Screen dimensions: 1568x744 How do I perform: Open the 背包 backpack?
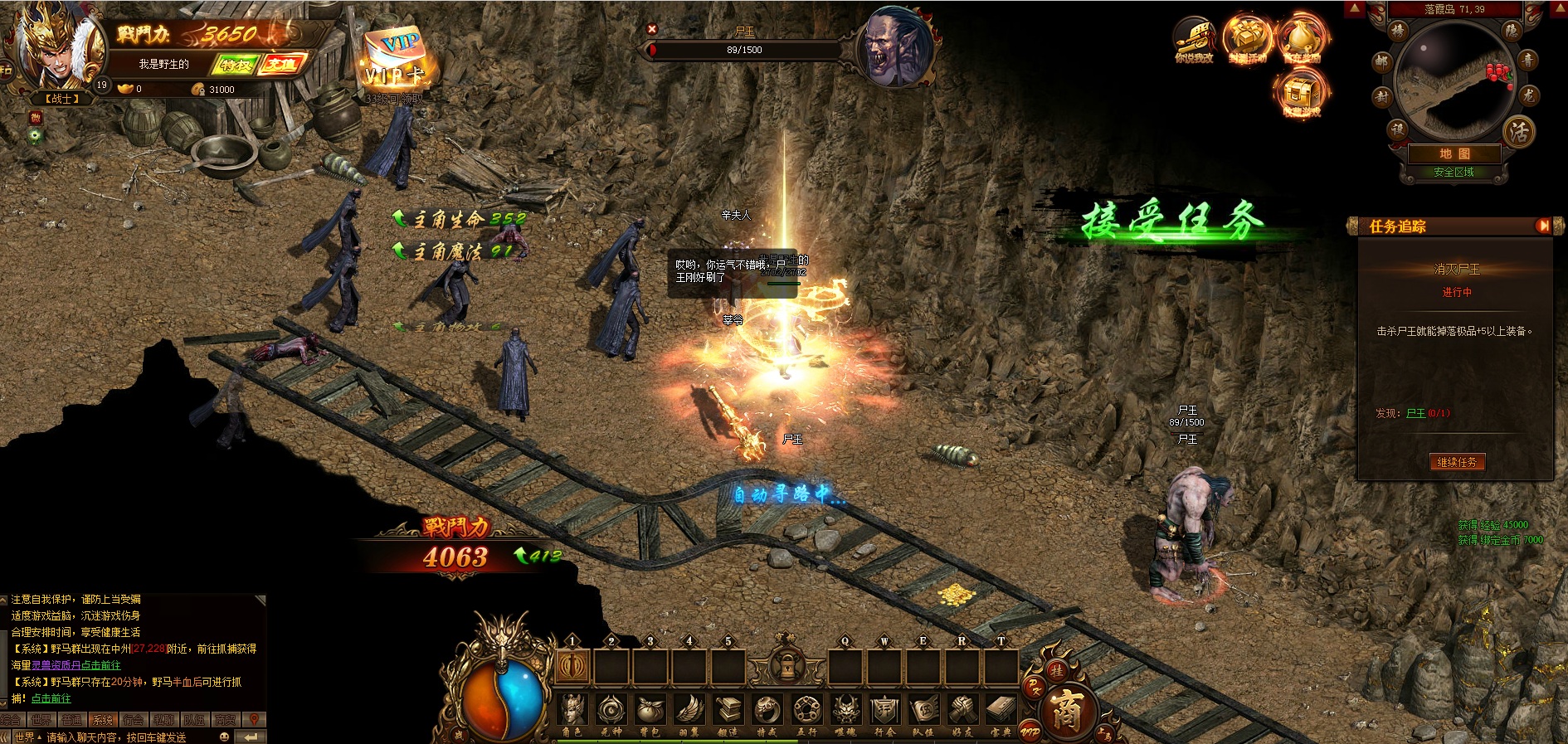coord(650,713)
